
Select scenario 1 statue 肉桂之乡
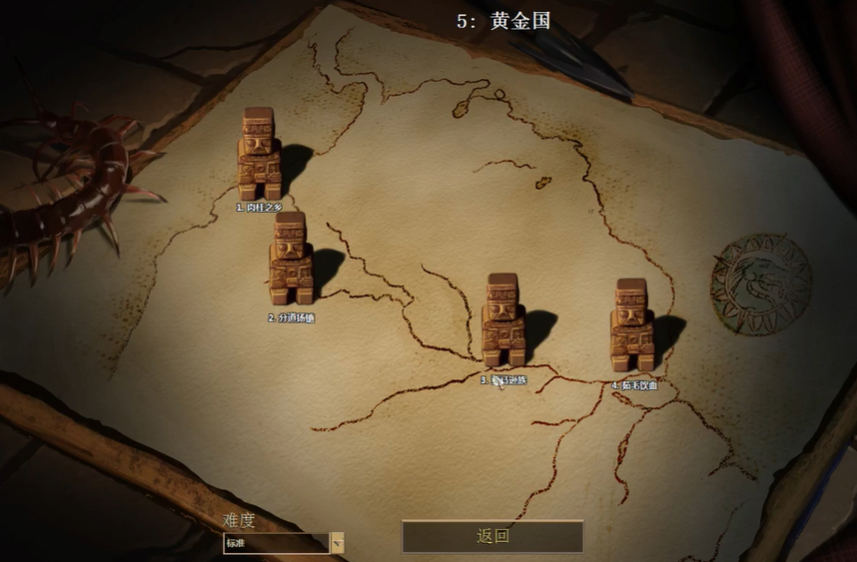pos(258,153)
